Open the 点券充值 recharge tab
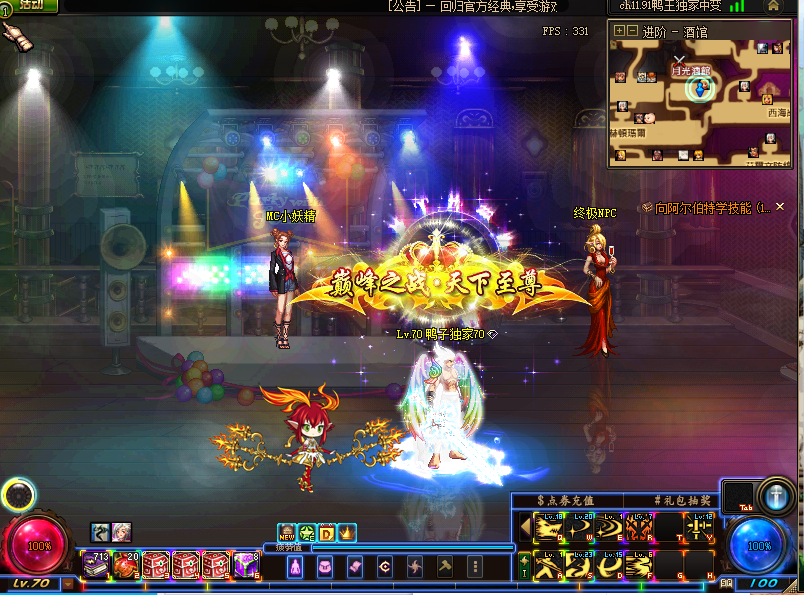Screen dimensions: 804x595 coord(566,500)
